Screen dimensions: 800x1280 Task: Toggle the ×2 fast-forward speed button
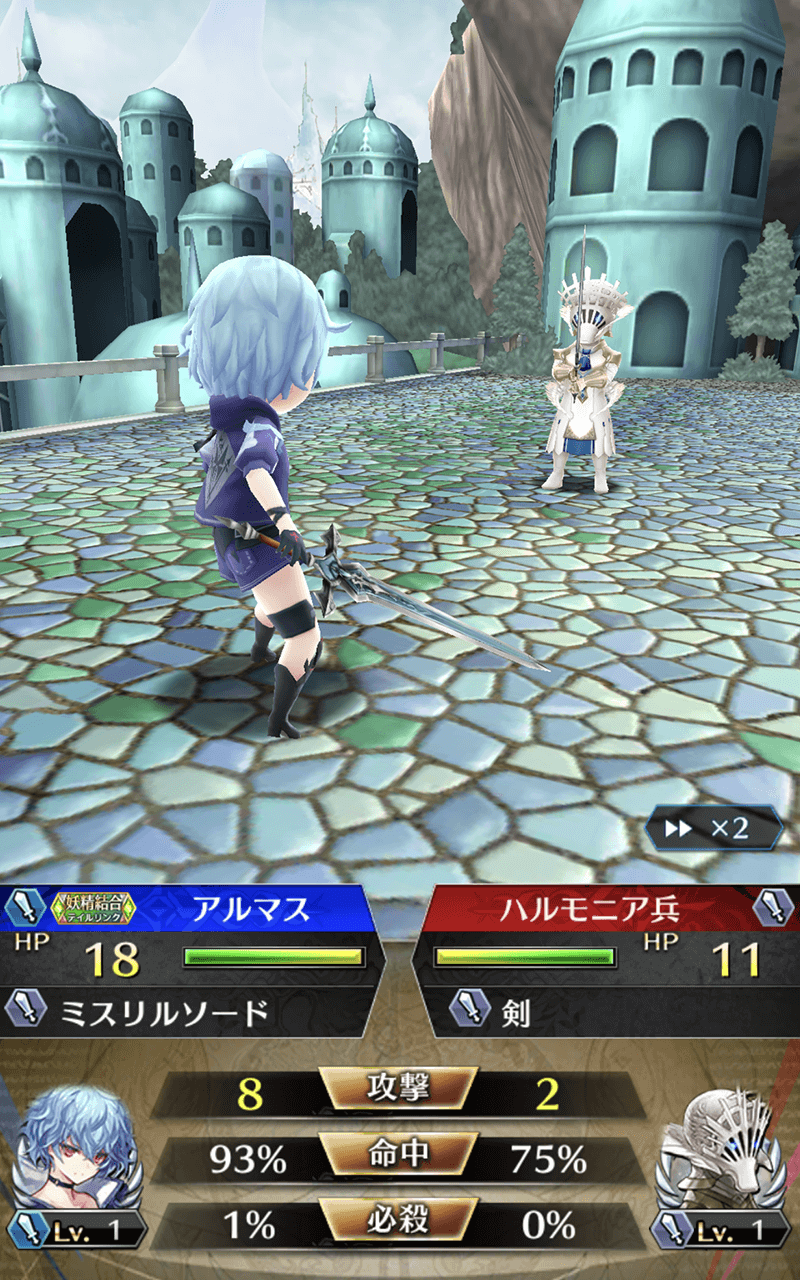point(712,828)
